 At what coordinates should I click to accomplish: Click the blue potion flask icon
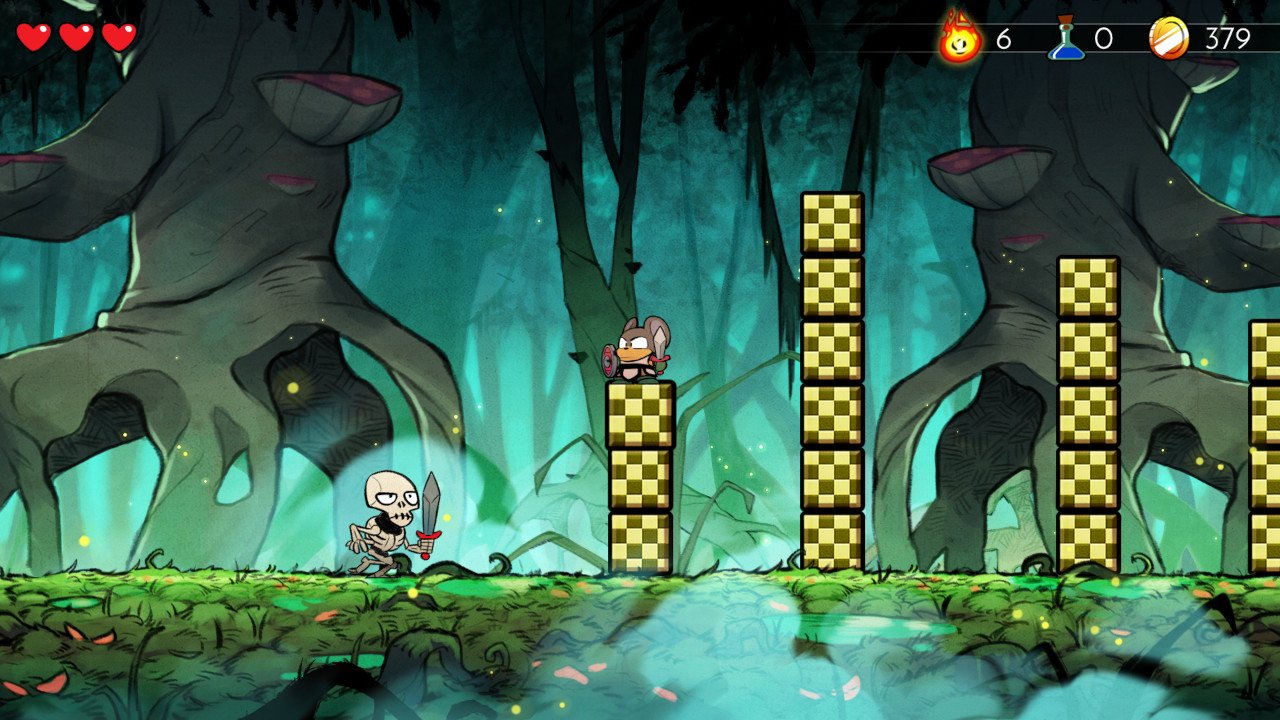tap(1066, 38)
